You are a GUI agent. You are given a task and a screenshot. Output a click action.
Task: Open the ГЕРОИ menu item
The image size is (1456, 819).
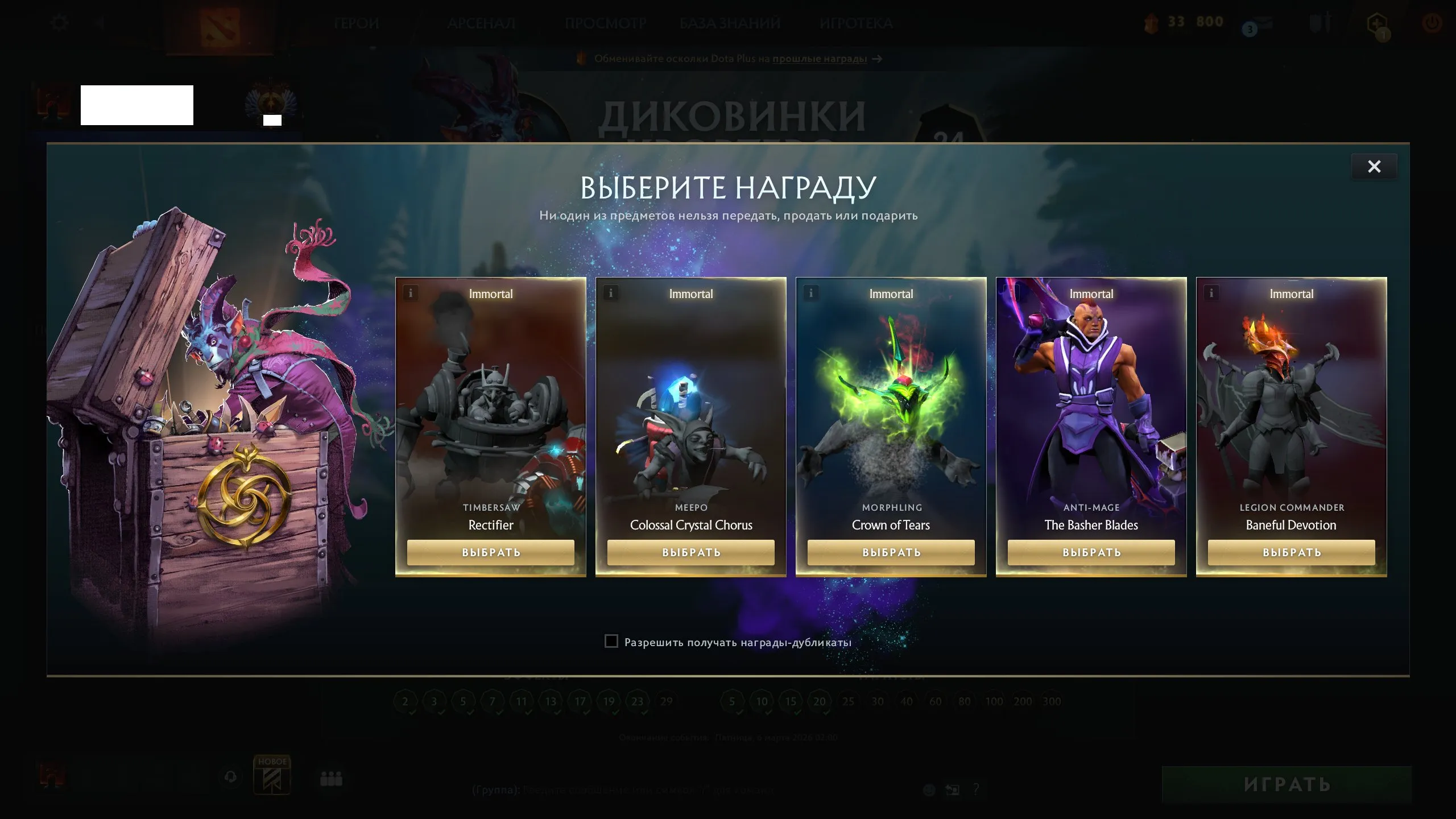355,23
